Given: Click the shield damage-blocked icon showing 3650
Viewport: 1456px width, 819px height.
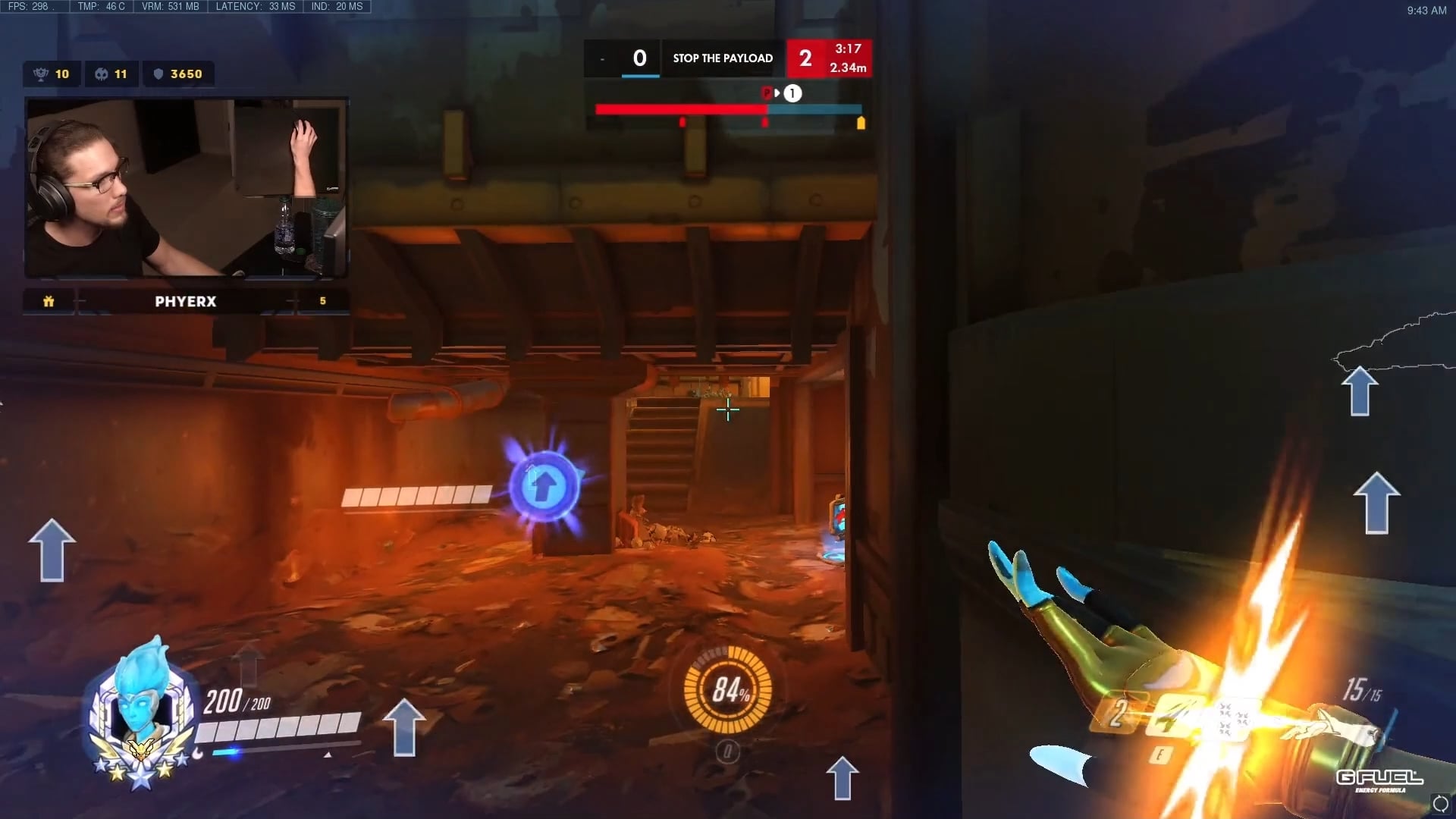Looking at the screenshot, I should [x=158, y=74].
